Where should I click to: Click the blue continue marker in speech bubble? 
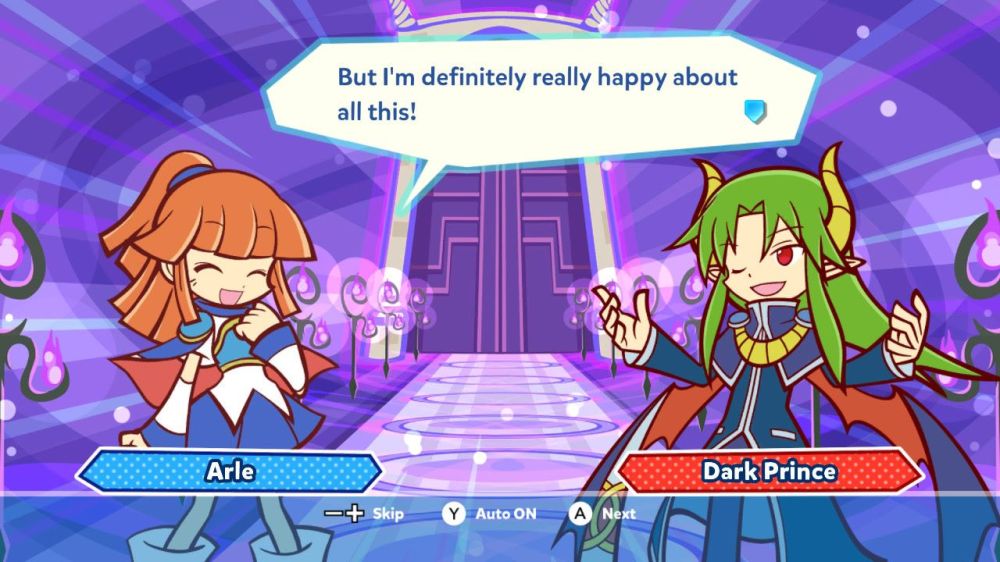(x=755, y=111)
